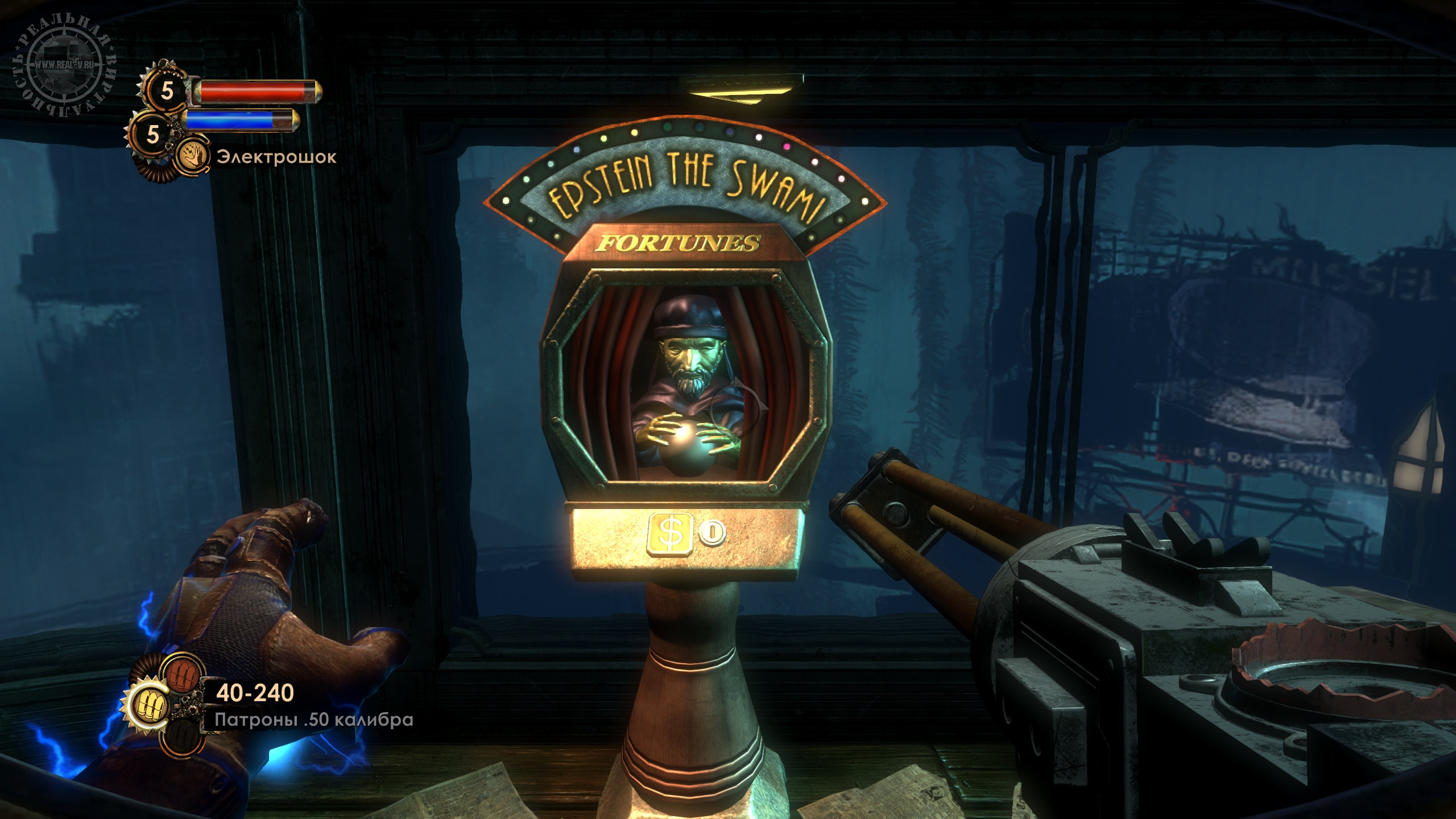The image size is (1456, 819).
Task: Select the Electro Bolt plasmid hand icon
Action: [193, 158]
